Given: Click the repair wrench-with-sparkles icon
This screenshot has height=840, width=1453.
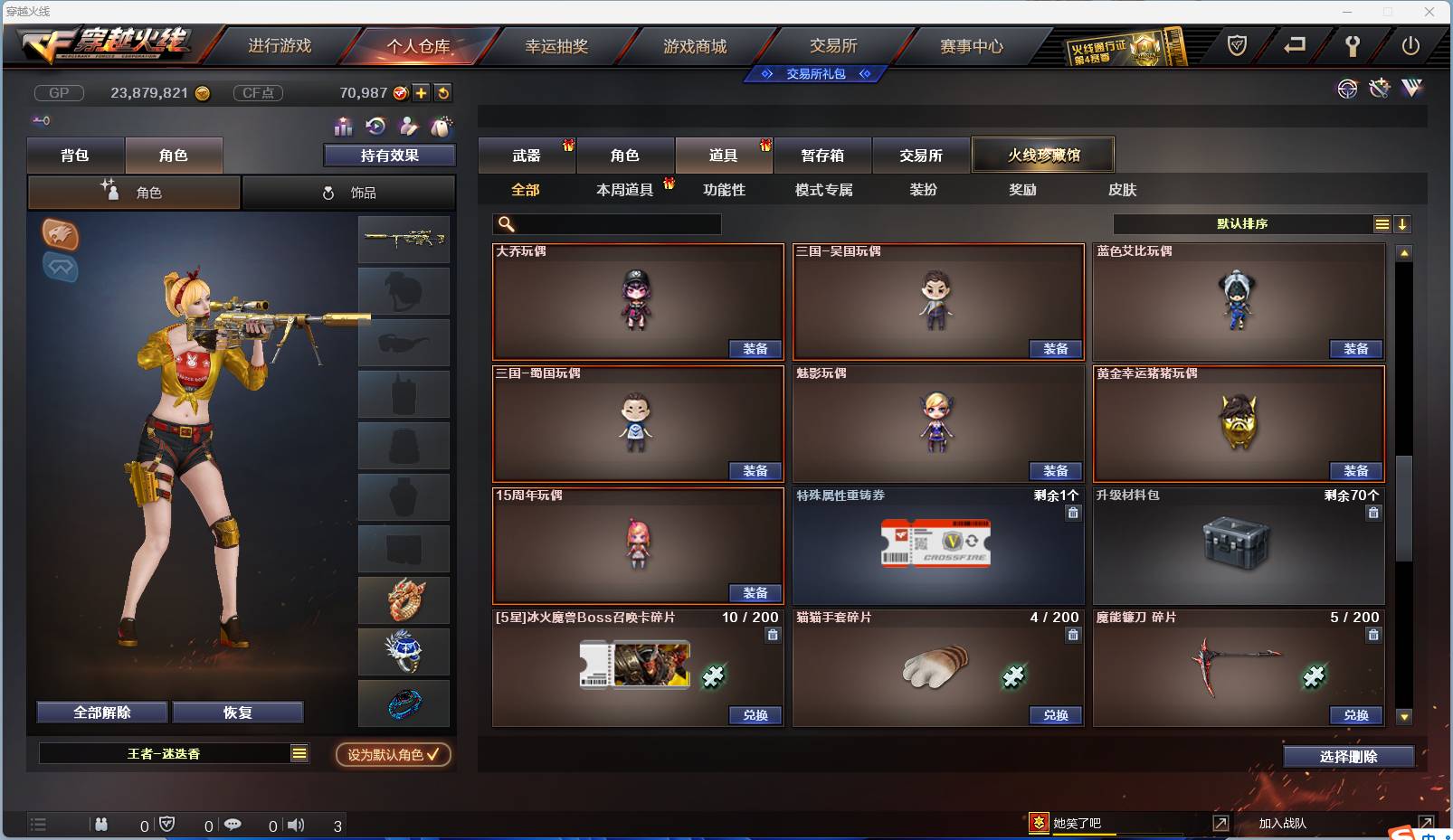Looking at the screenshot, I should (1379, 89).
